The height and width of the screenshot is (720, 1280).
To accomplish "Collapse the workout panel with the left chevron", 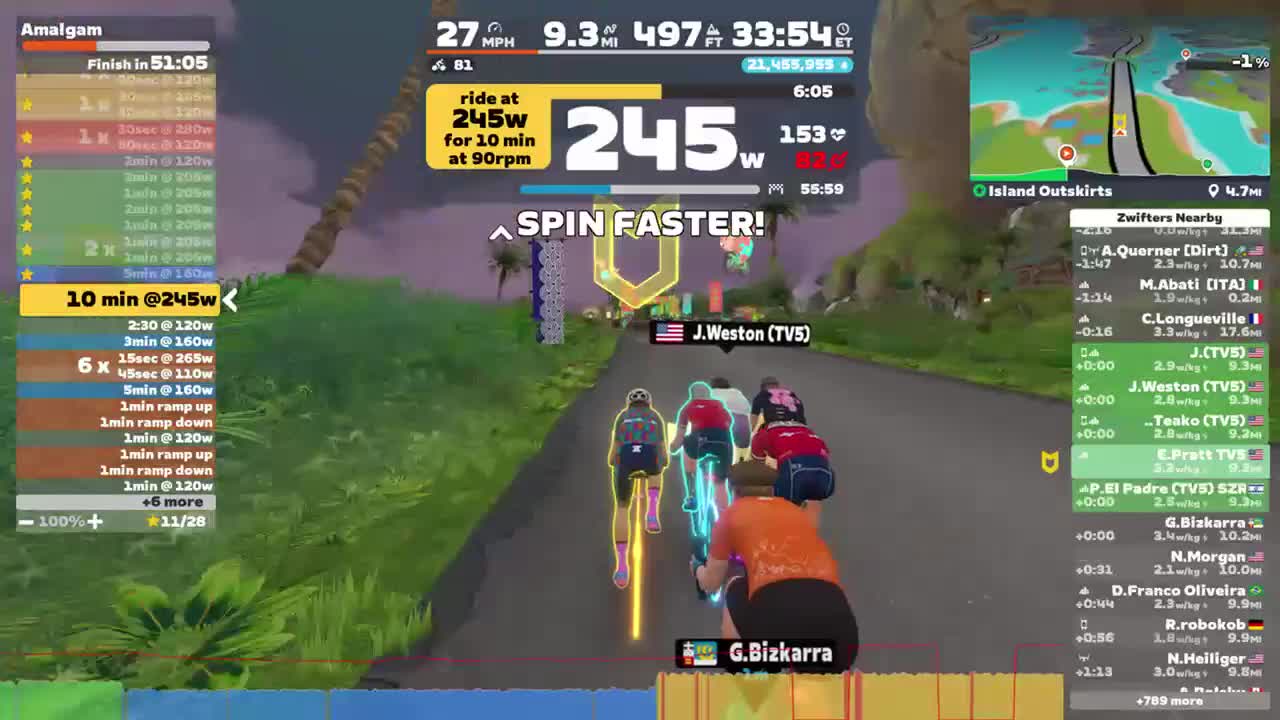I will 229,300.
